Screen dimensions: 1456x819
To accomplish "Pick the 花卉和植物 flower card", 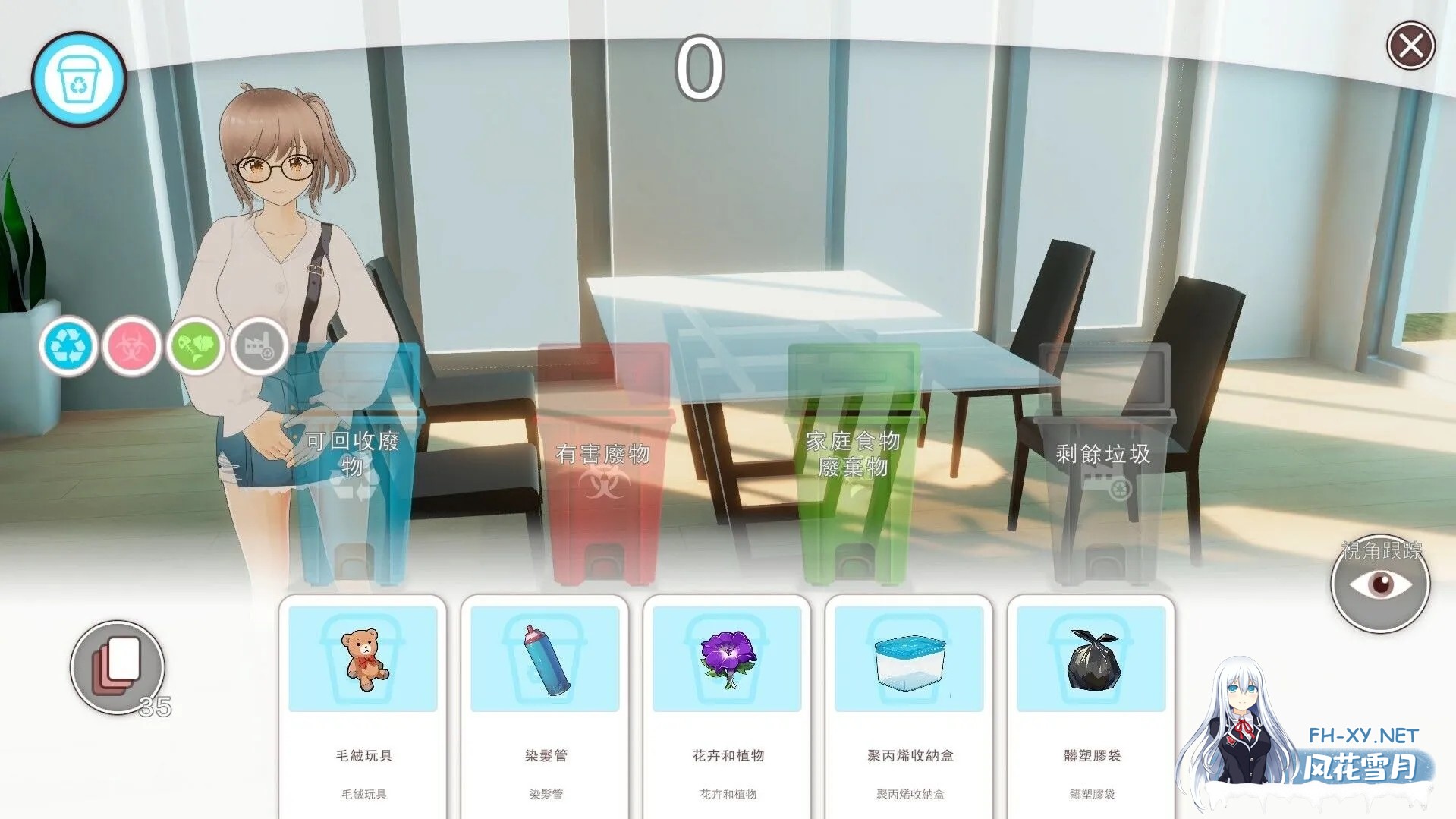I will click(726, 657).
